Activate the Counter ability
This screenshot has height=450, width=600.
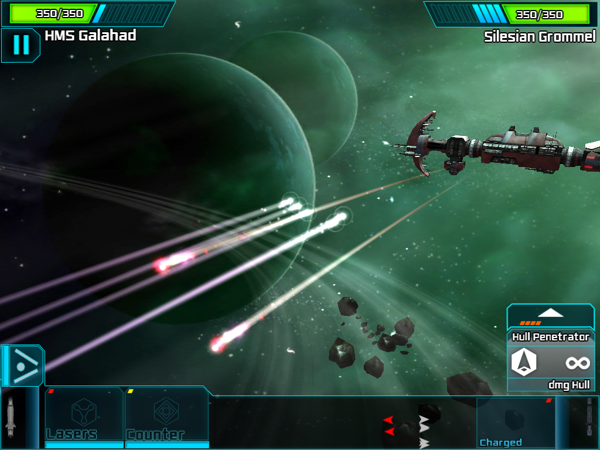[x=166, y=417]
